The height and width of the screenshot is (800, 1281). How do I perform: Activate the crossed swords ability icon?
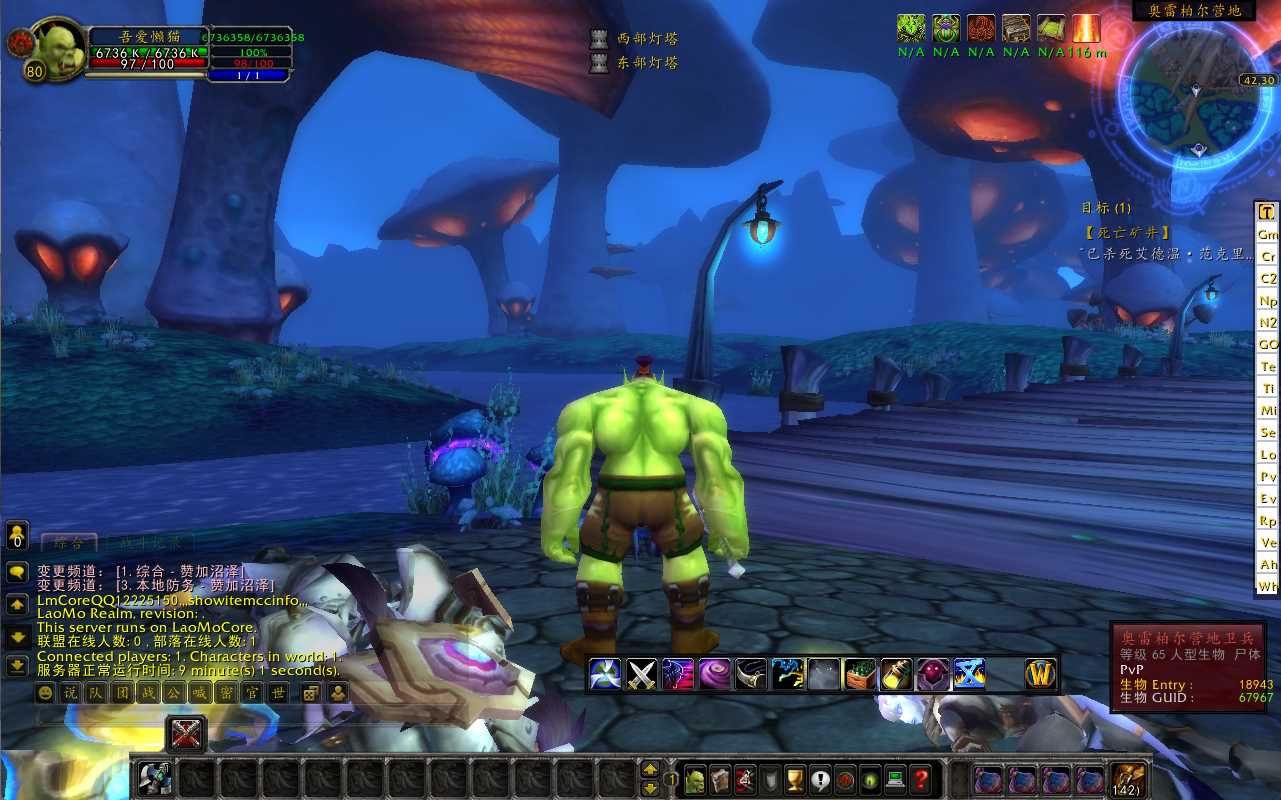click(641, 674)
